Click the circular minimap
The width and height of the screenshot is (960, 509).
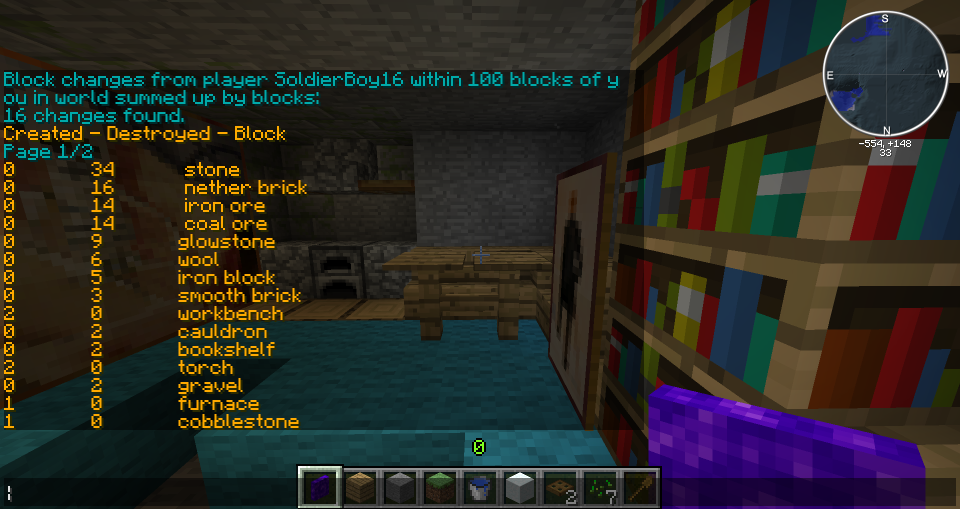click(x=885, y=75)
